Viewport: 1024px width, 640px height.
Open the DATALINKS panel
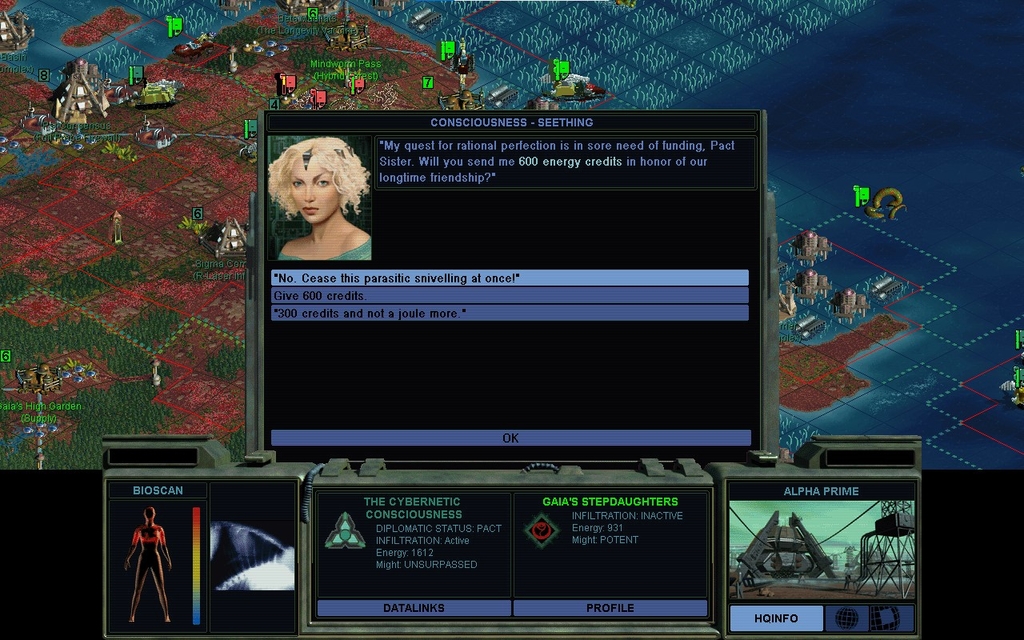pyautogui.click(x=413, y=608)
